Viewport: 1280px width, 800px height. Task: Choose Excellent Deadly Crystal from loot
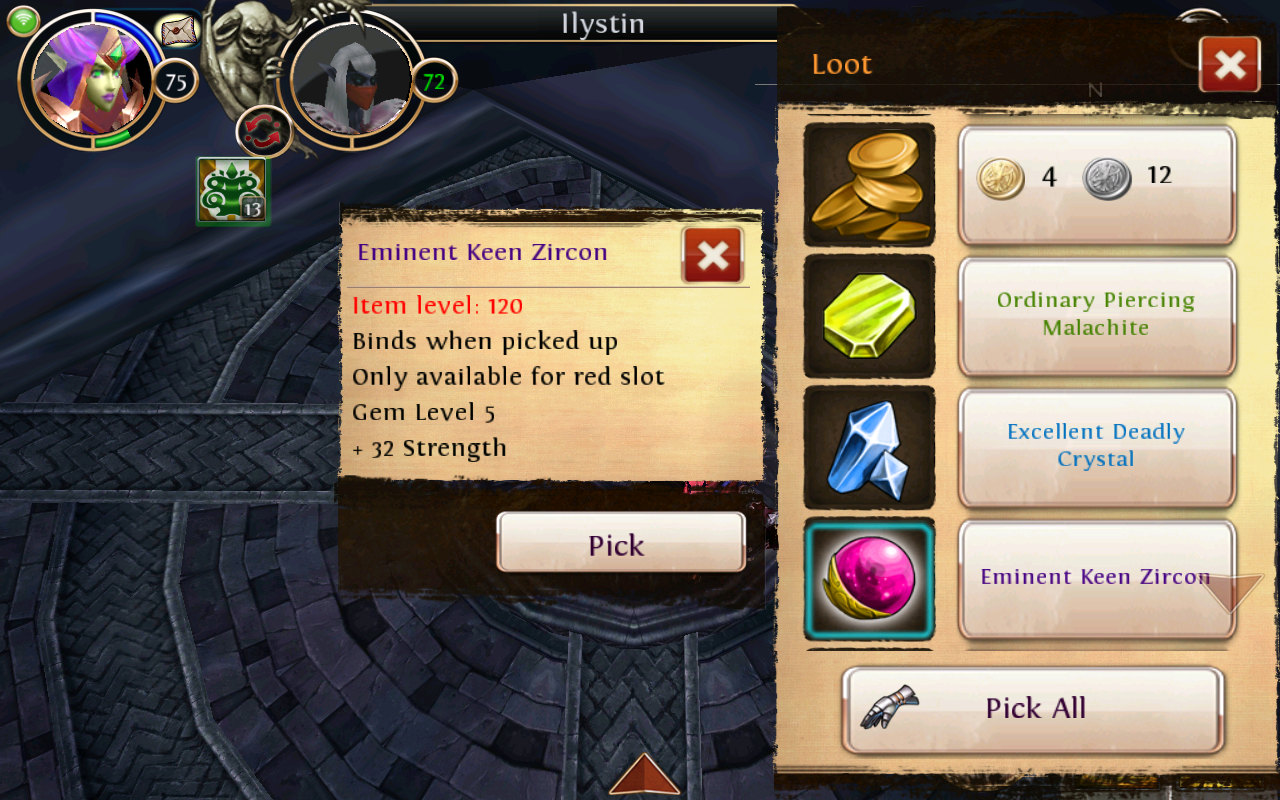tap(1096, 447)
